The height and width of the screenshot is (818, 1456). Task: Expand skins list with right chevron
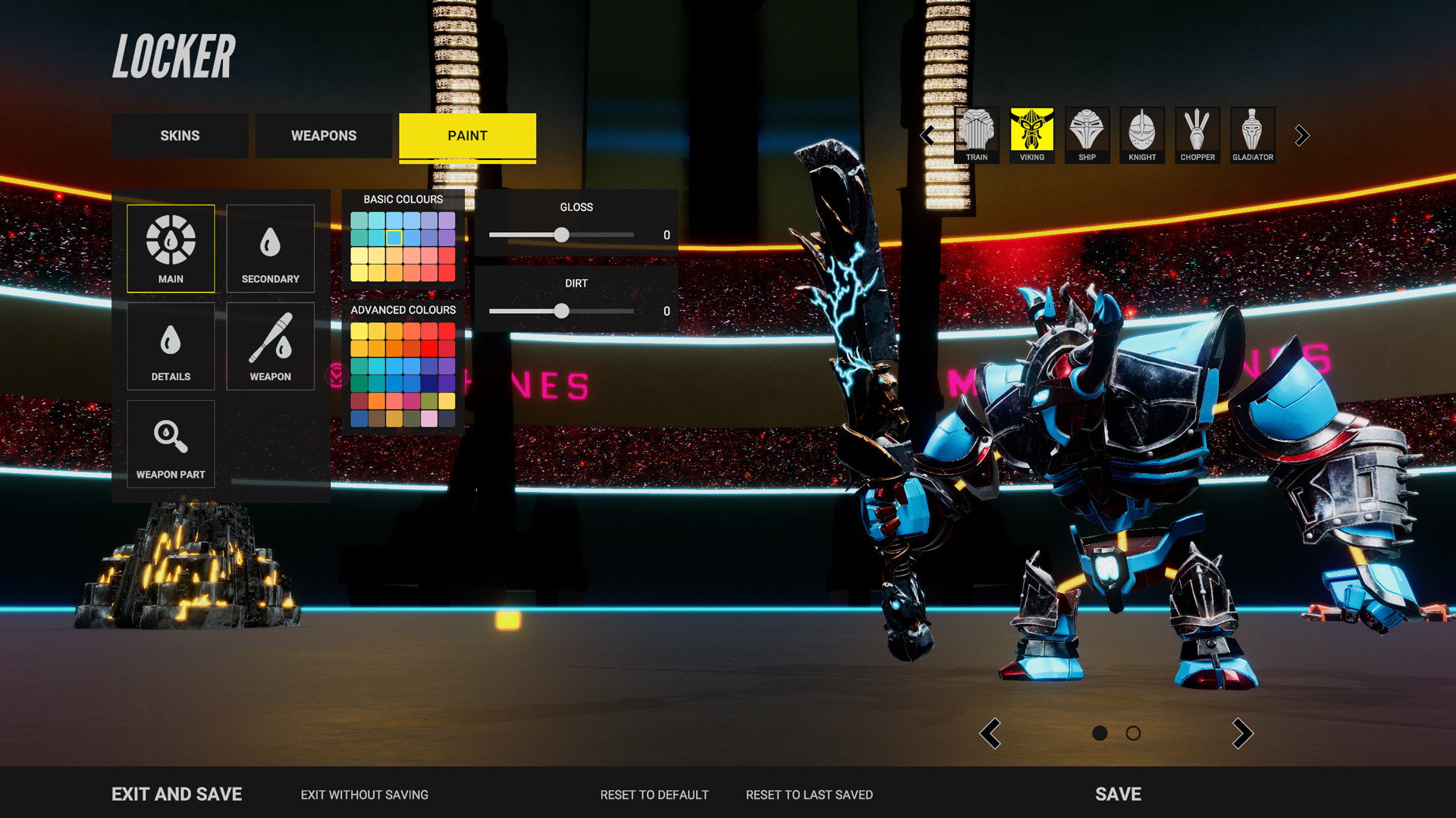click(1302, 135)
